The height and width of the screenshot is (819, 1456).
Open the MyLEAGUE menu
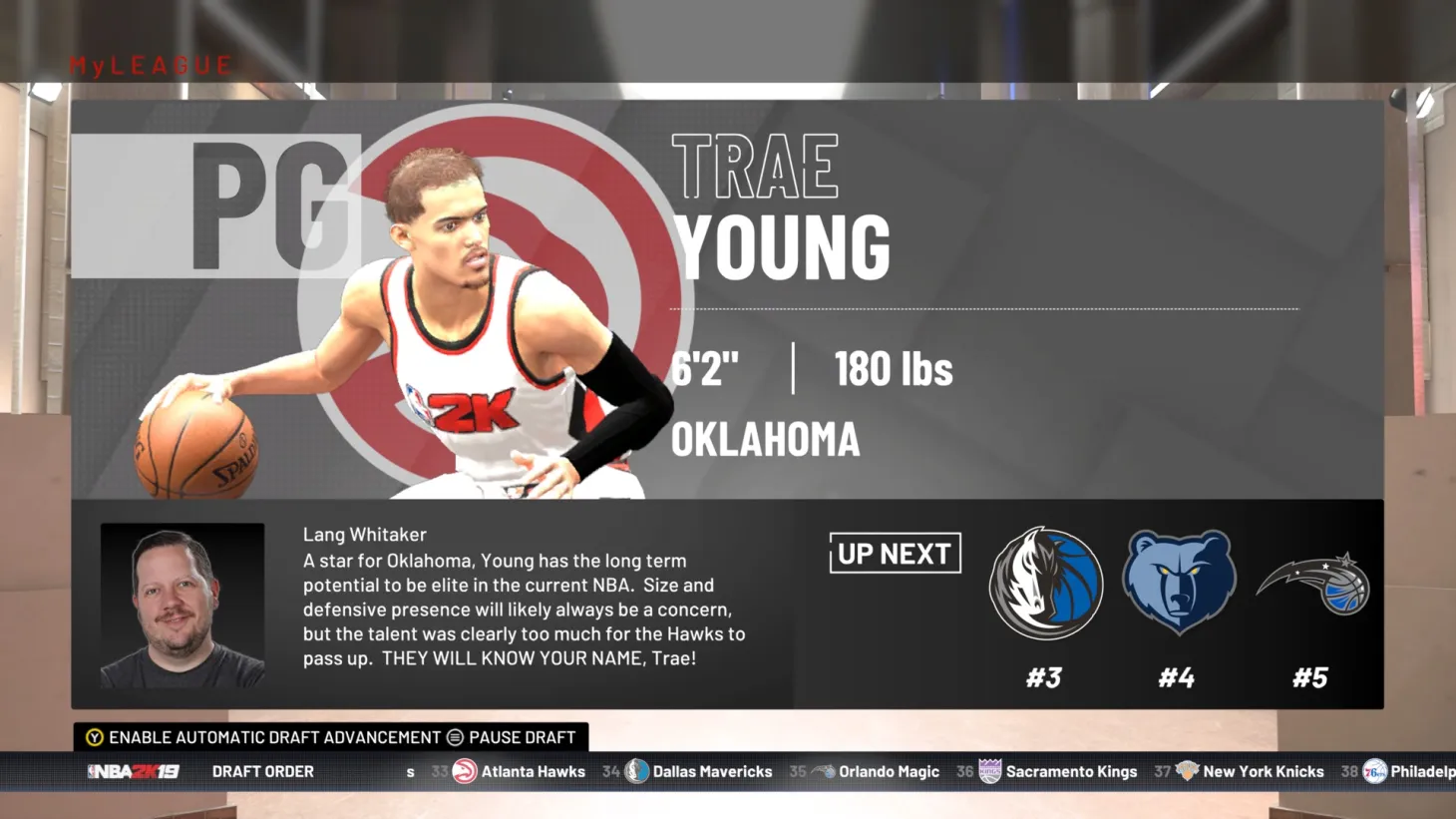point(148,65)
